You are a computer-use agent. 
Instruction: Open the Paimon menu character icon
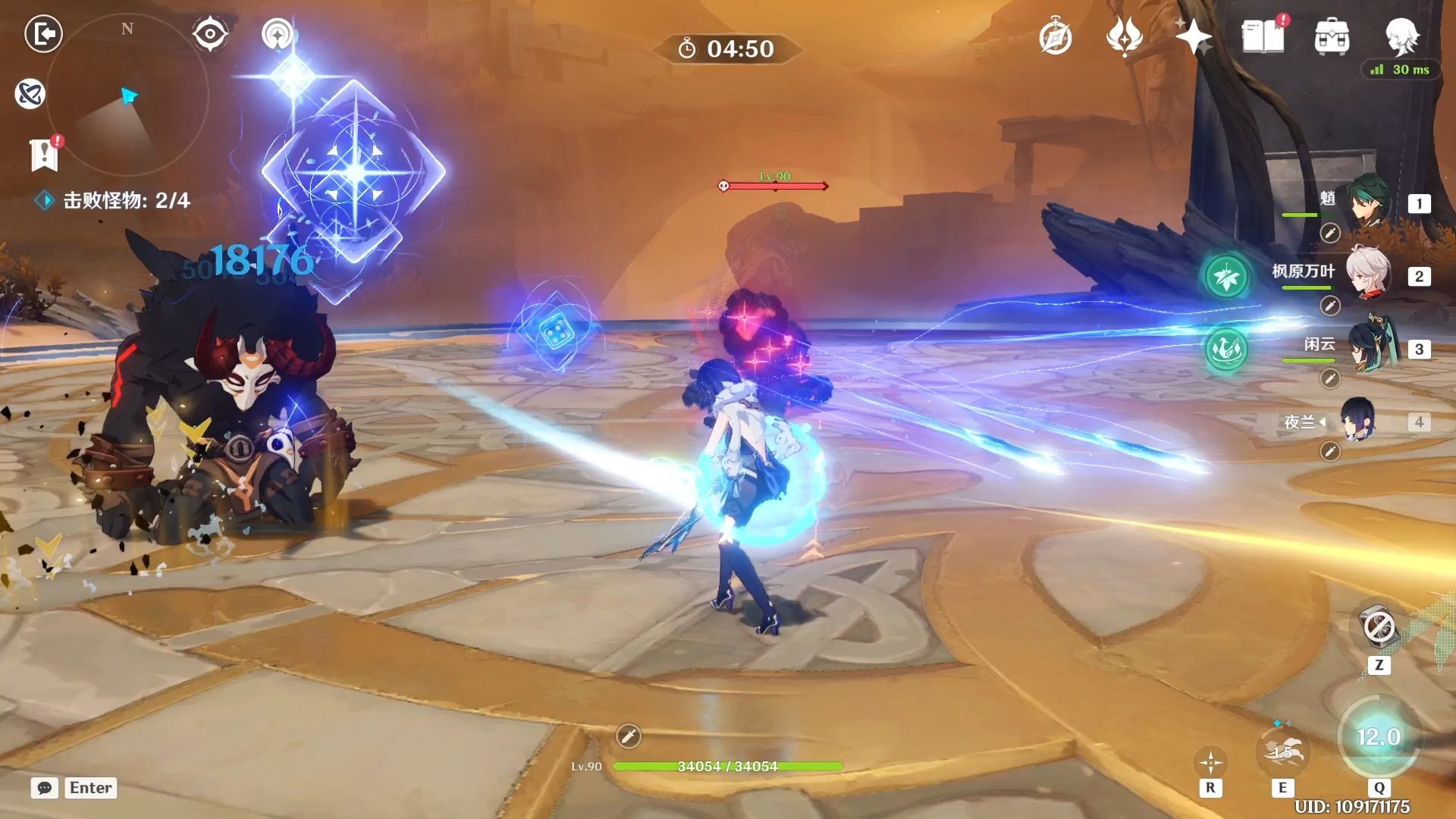pyautogui.click(x=1401, y=36)
